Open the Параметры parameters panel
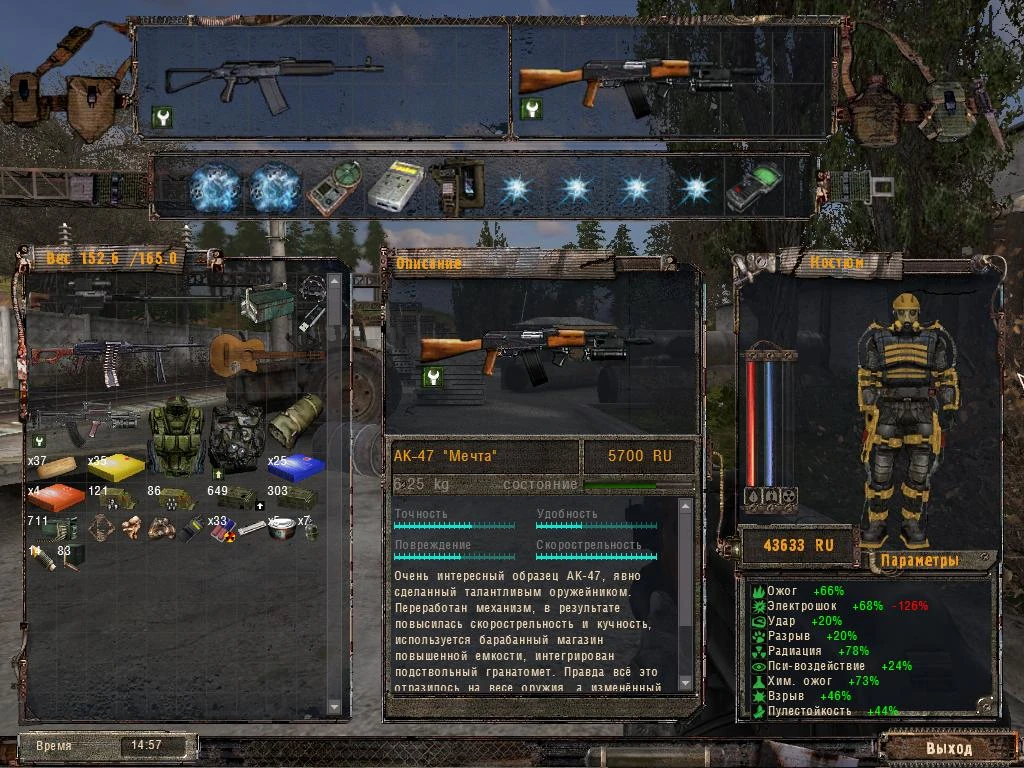The width and height of the screenshot is (1024, 768). point(922,560)
